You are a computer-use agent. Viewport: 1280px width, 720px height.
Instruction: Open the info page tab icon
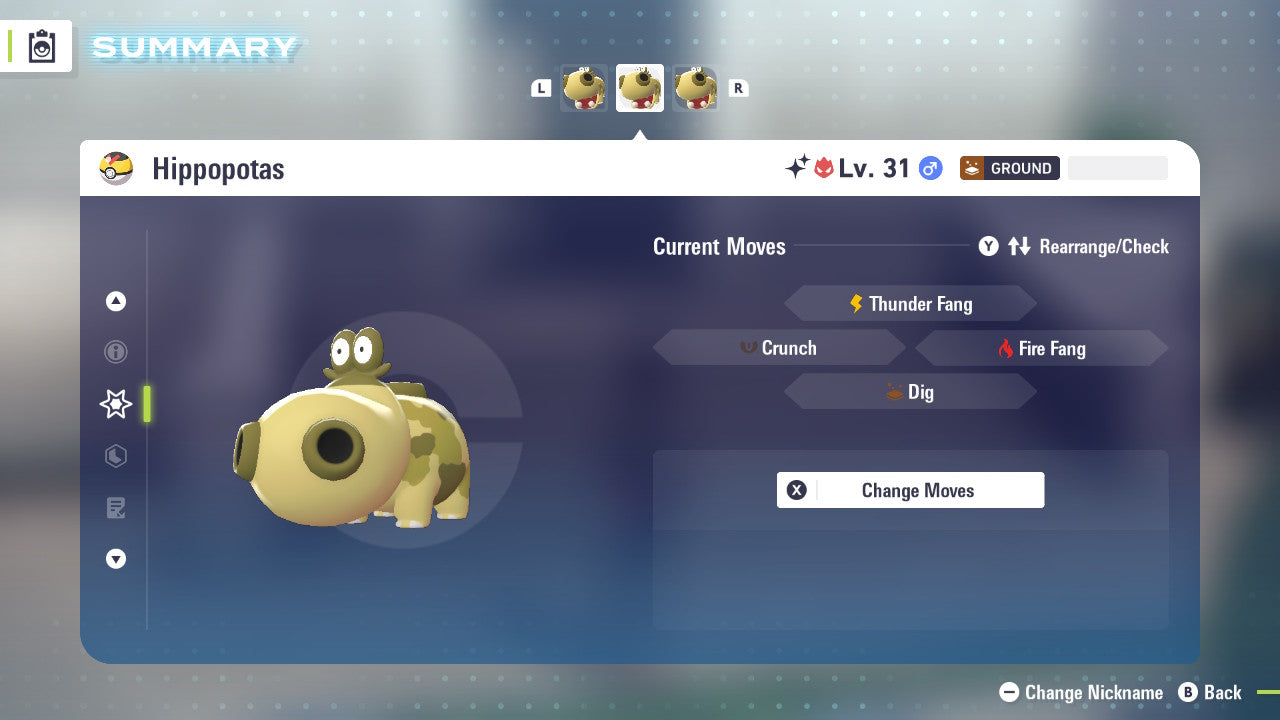tap(116, 352)
